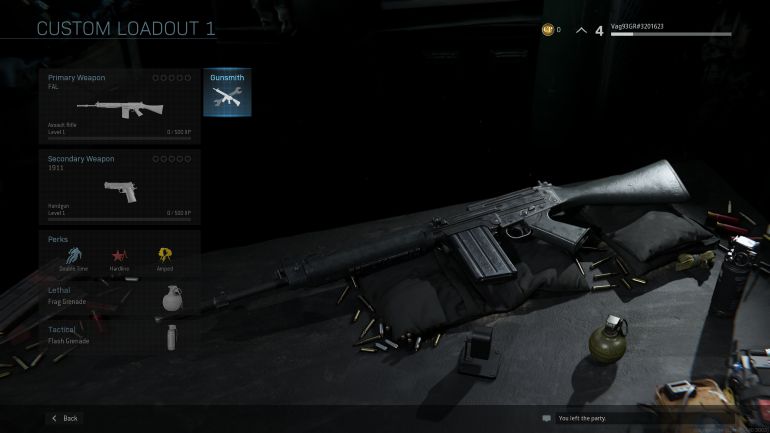Open the chat message box icon
Viewport: 770px width, 433px height.
pyautogui.click(x=546, y=418)
